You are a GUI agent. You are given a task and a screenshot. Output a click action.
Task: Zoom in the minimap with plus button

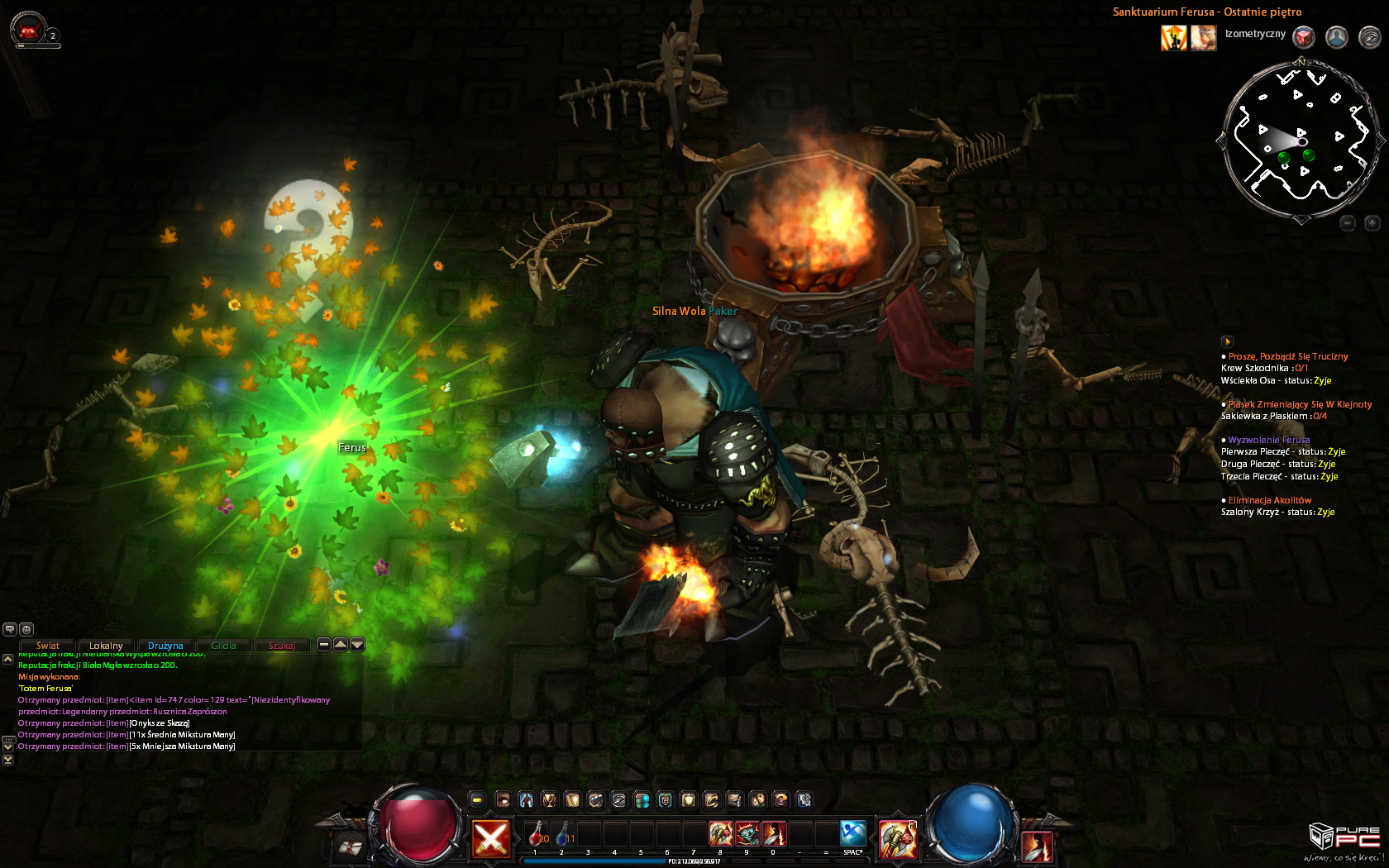pos(1372,223)
